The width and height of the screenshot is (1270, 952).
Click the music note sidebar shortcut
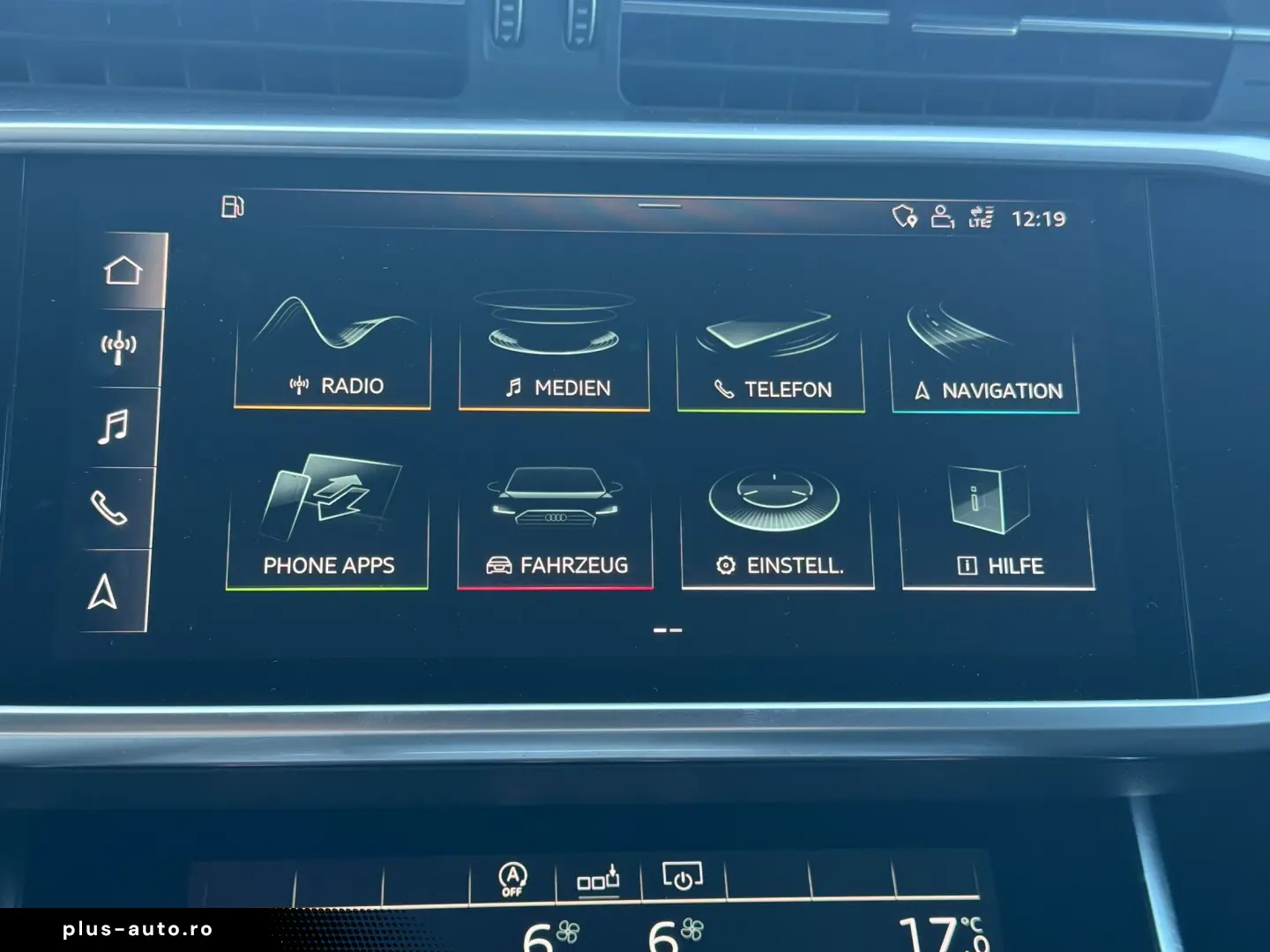click(x=113, y=428)
